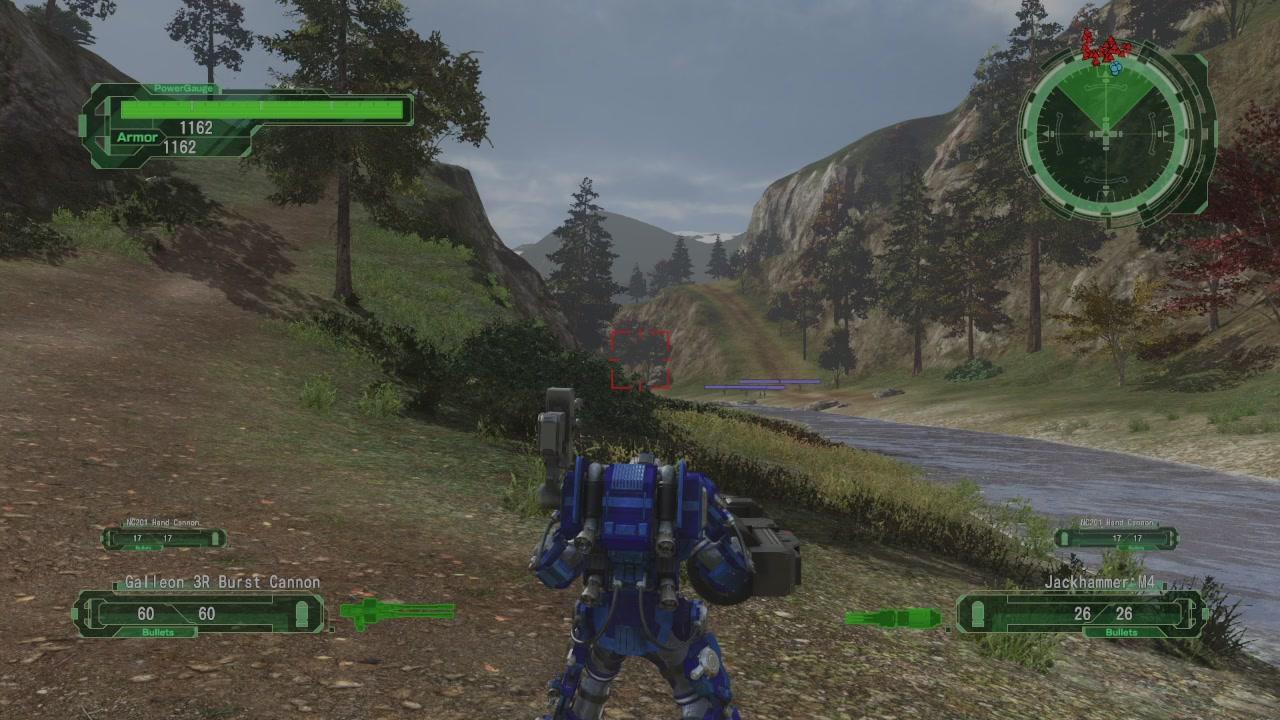Viewport: 1280px width, 720px height.
Task: Click the green PowerGauge bar
Action: pyautogui.click(x=262, y=109)
